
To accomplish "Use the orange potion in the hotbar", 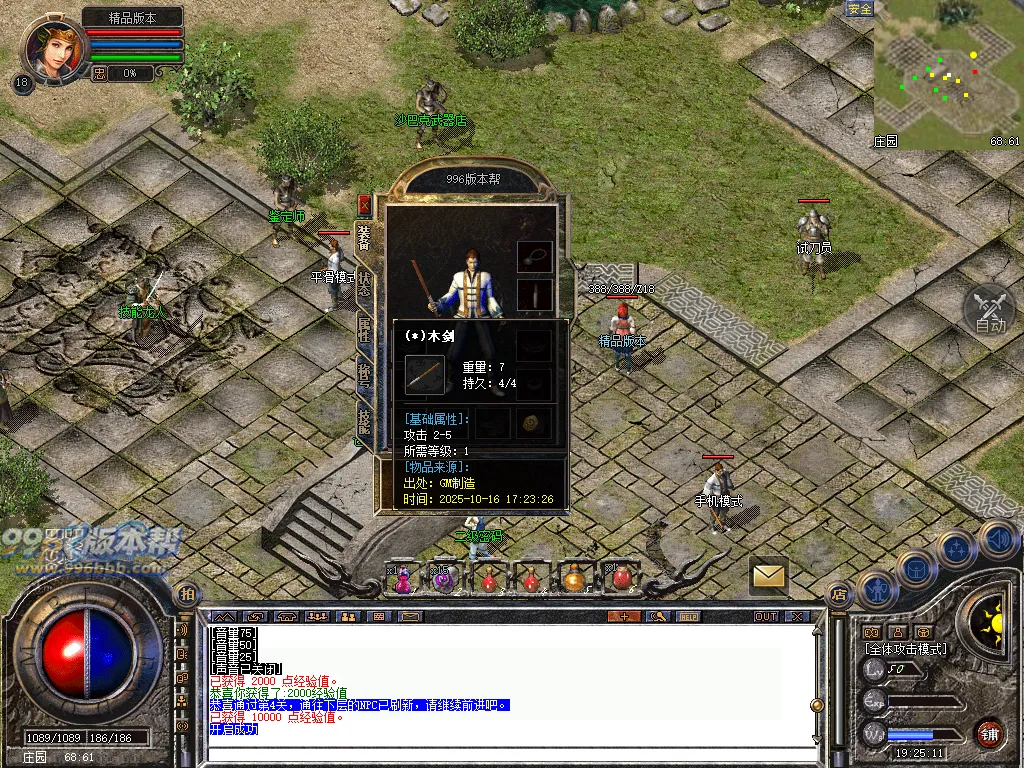I will click(x=574, y=579).
